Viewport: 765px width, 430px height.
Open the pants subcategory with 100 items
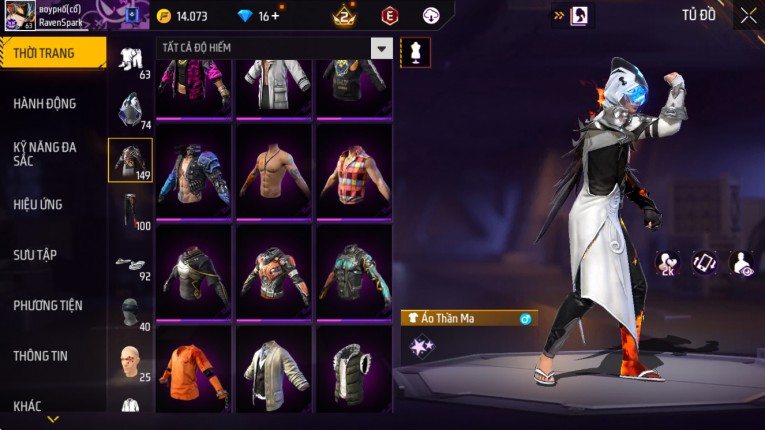[x=130, y=210]
